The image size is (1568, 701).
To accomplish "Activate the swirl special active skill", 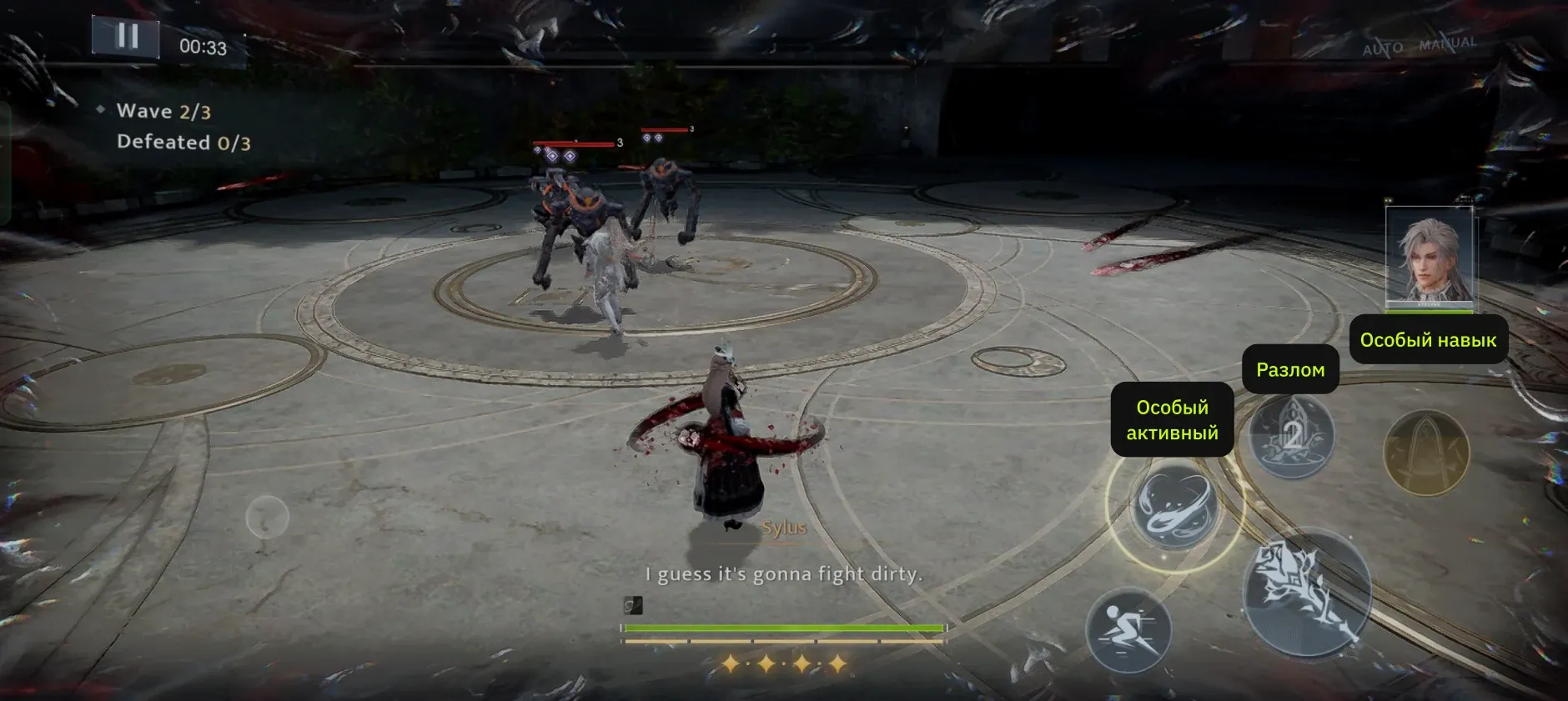I will (x=1174, y=505).
